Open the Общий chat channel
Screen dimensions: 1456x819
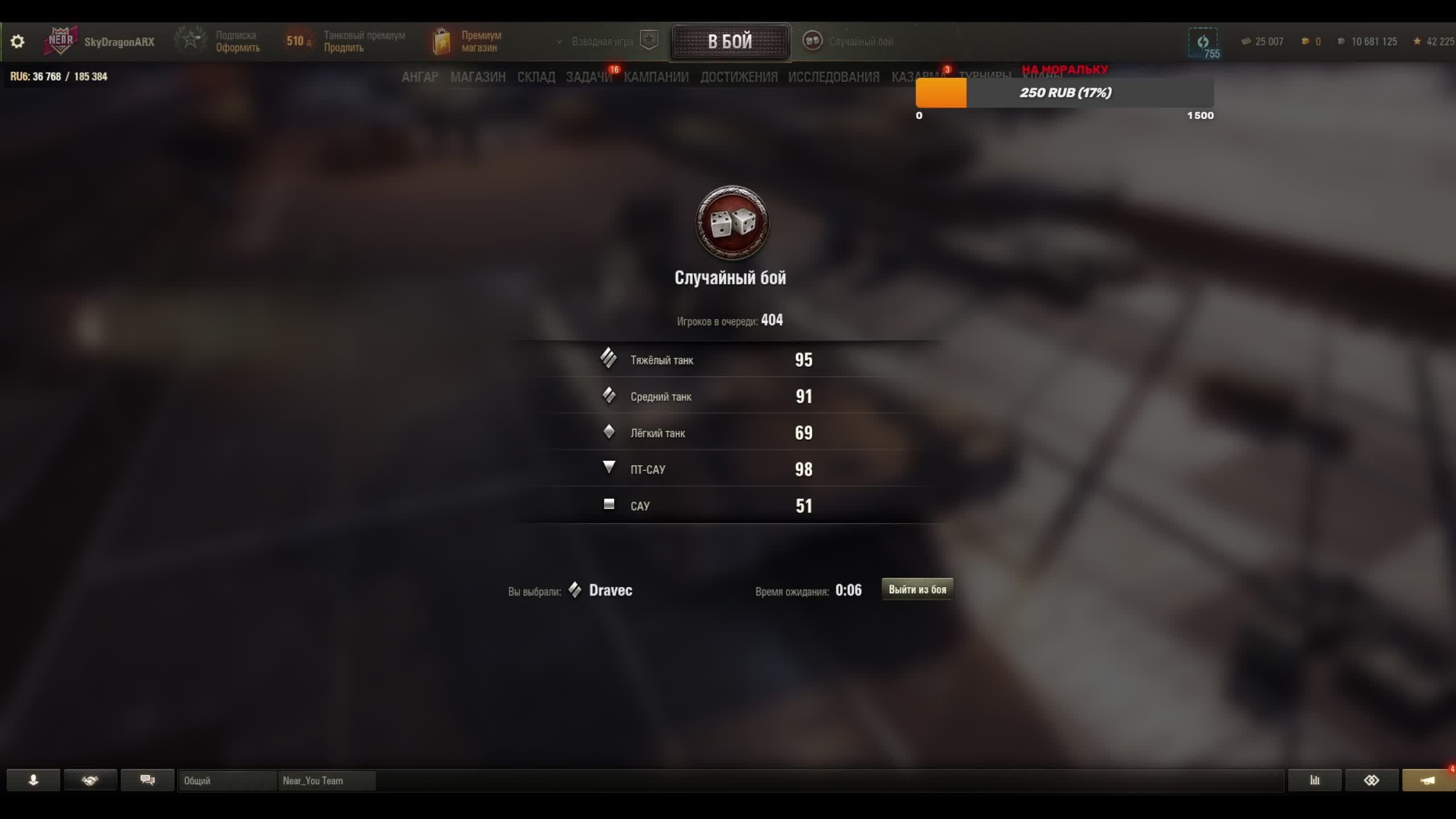(x=226, y=780)
